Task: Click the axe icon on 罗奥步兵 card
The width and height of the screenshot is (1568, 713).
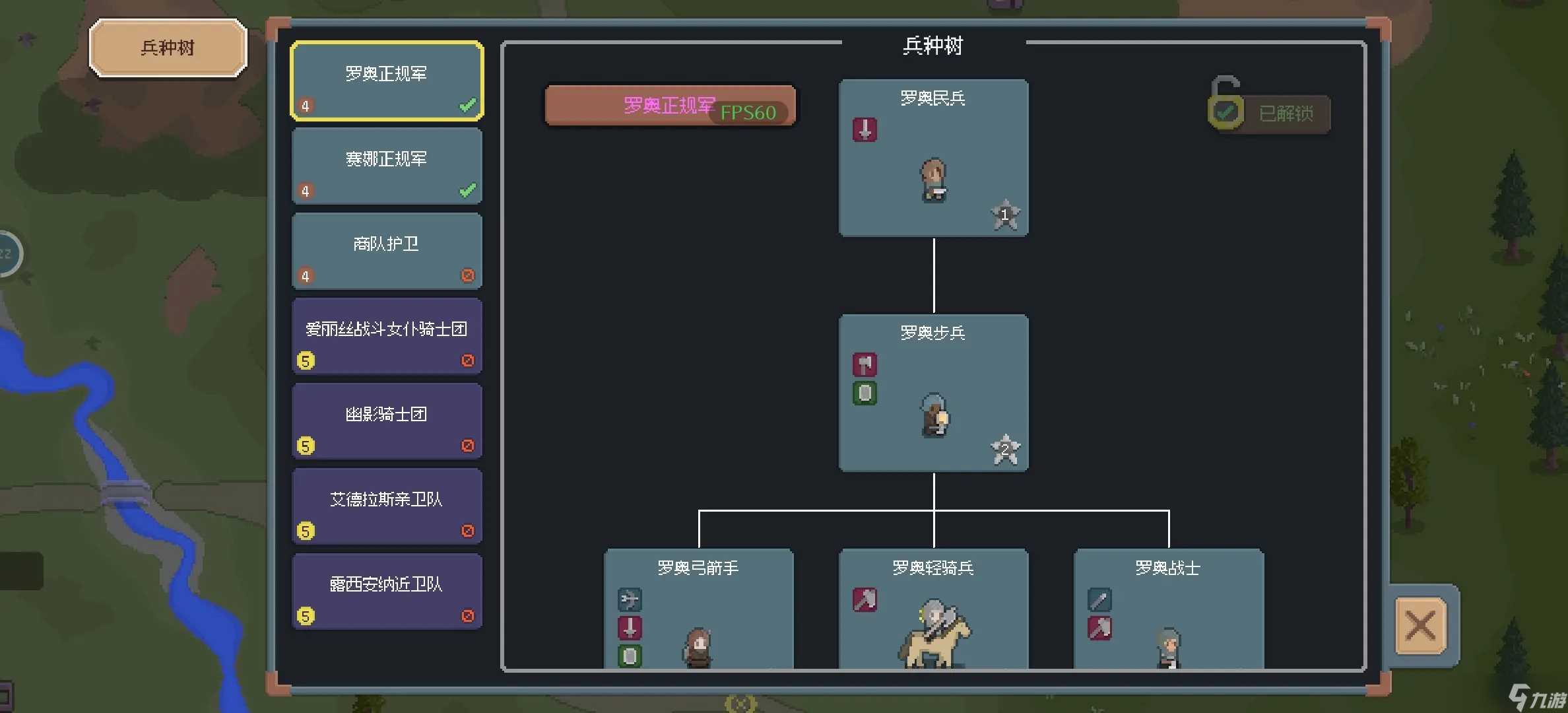Action: 865,364
